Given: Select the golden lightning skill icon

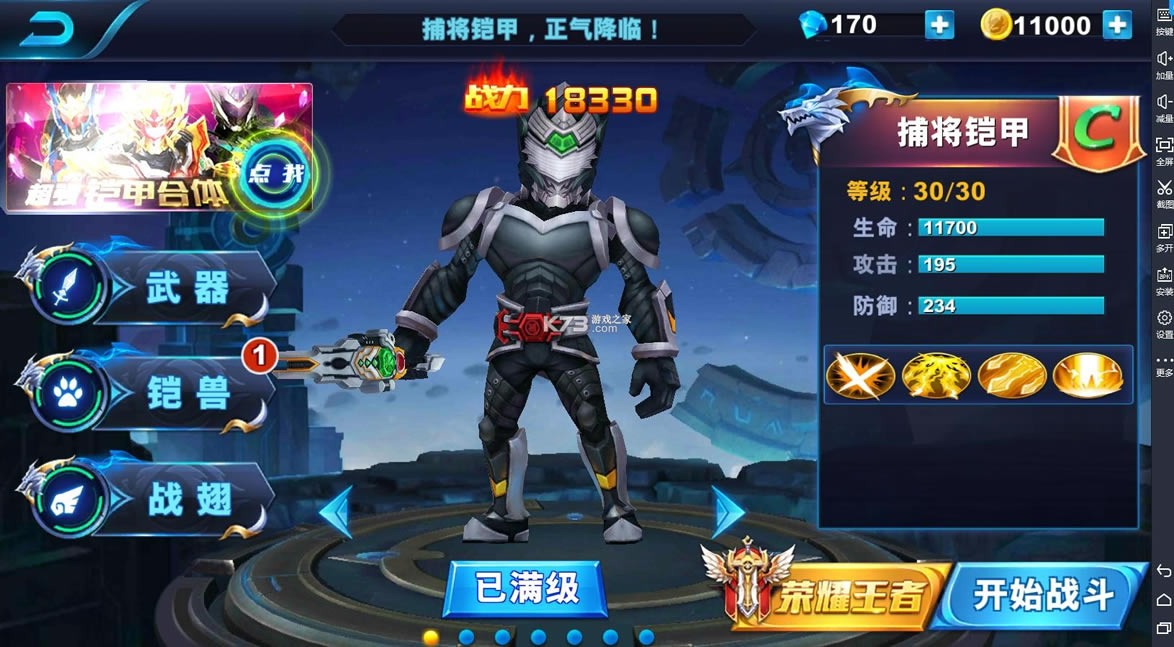Looking at the screenshot, I should tap(936, 375).
